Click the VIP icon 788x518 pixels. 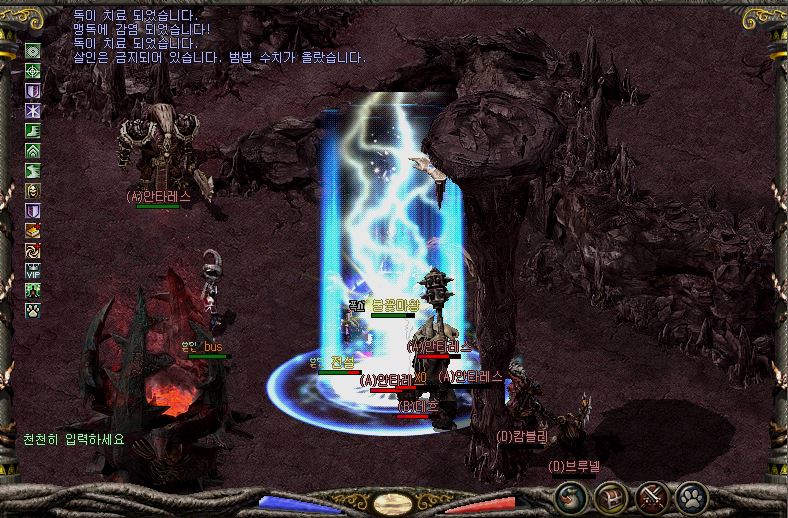(33, 270)
